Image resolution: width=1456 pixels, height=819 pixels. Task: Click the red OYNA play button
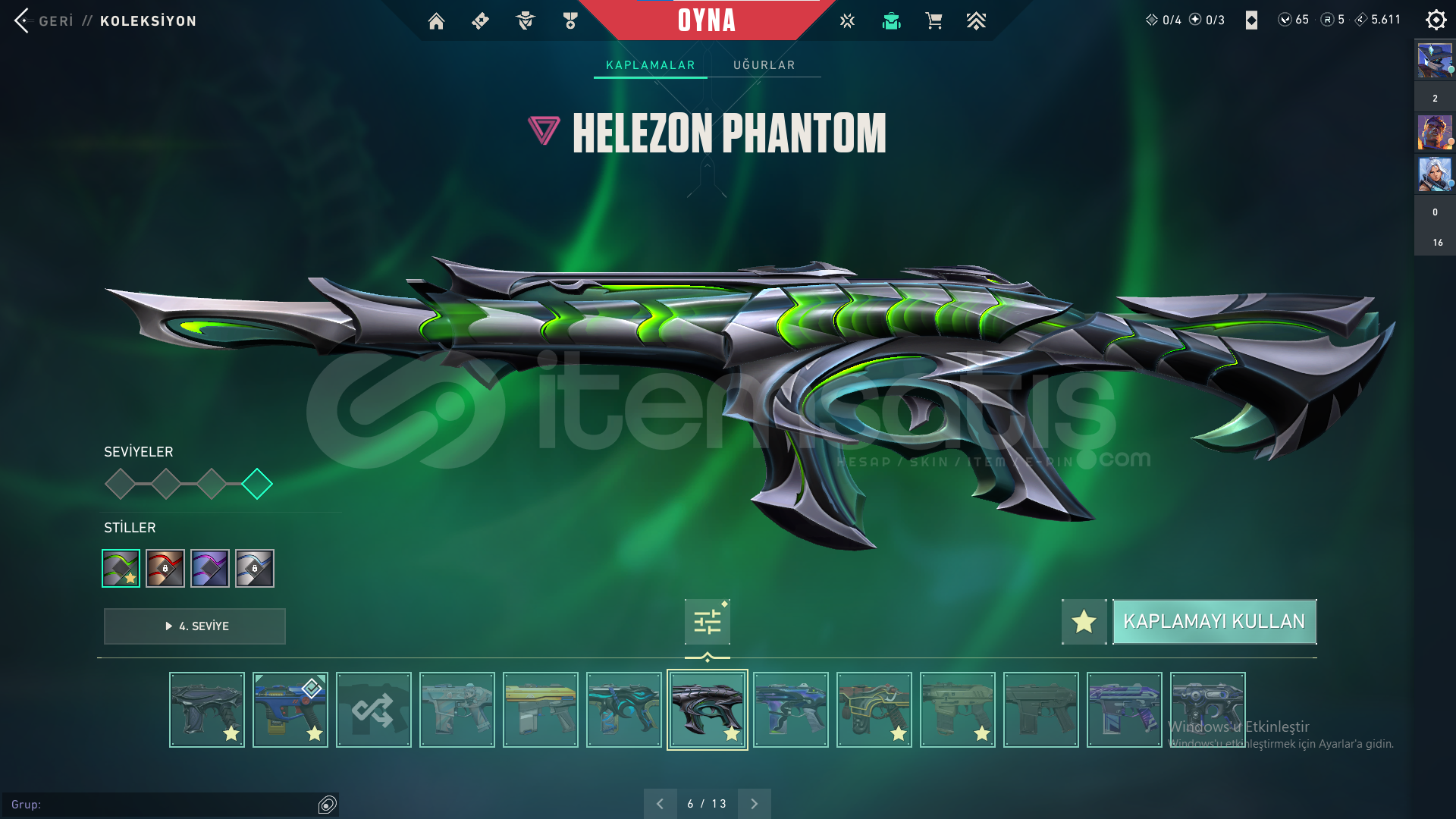click(706, 20)
